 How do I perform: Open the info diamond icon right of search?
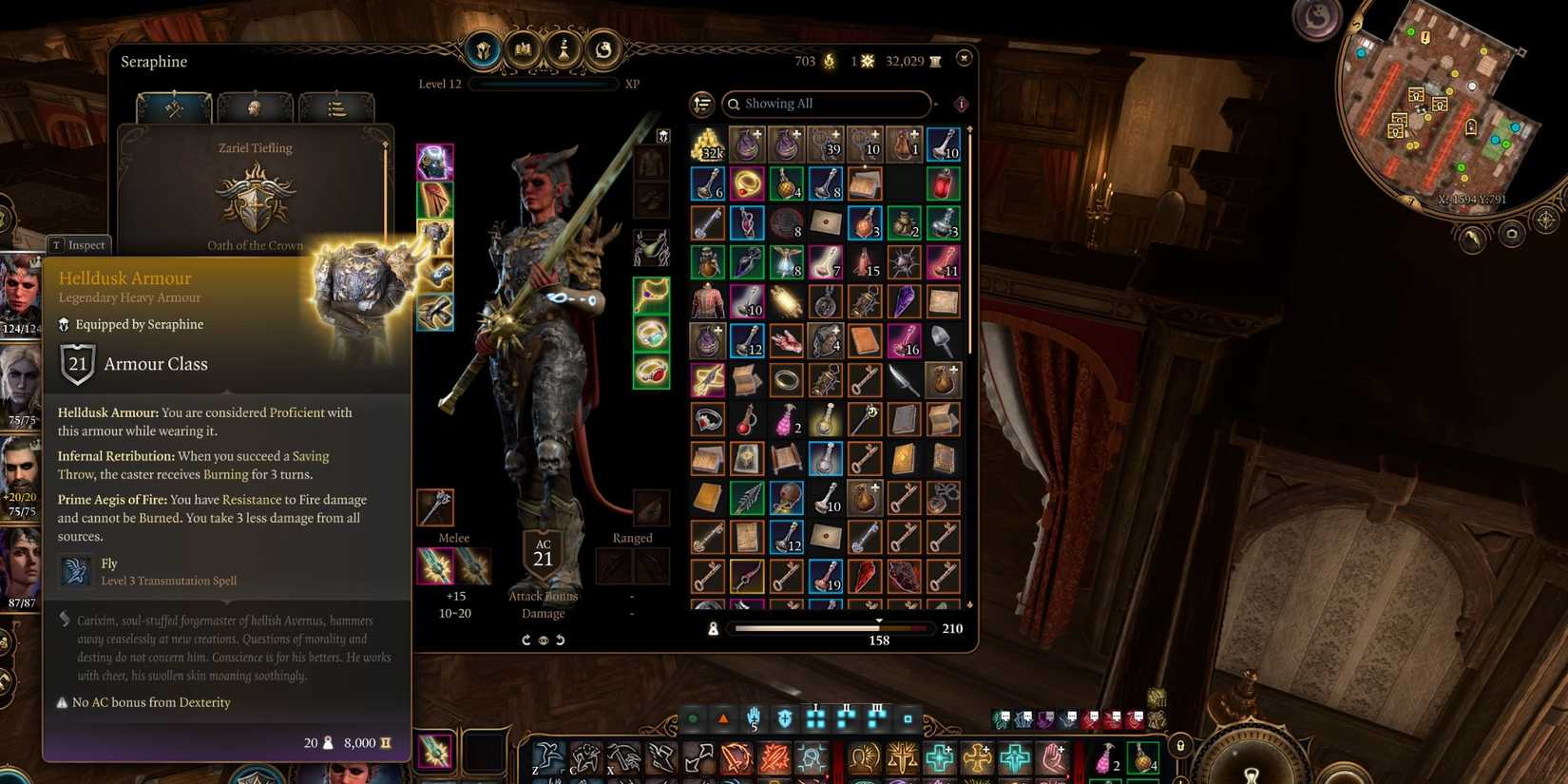coord(960,105)
